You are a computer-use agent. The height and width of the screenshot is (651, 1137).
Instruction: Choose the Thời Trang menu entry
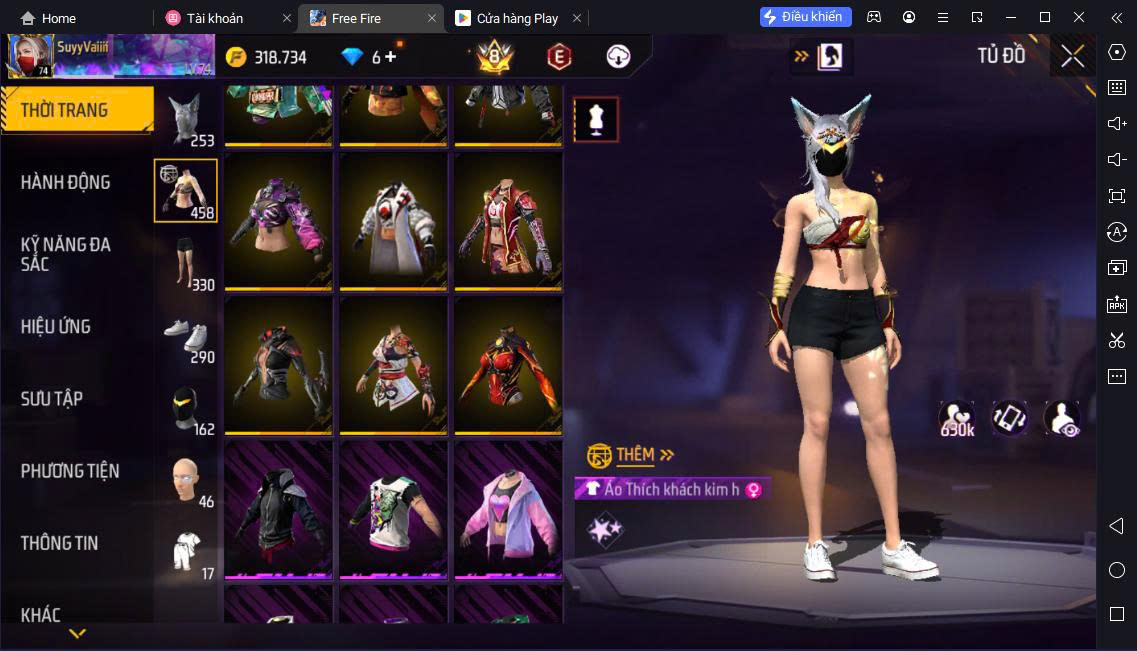click(64, 110)
